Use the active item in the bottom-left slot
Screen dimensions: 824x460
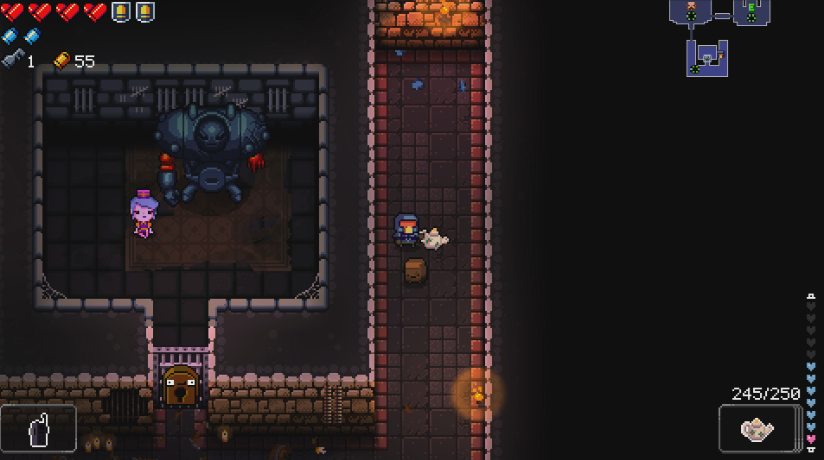pyautogui.click(x=39, y=428)
